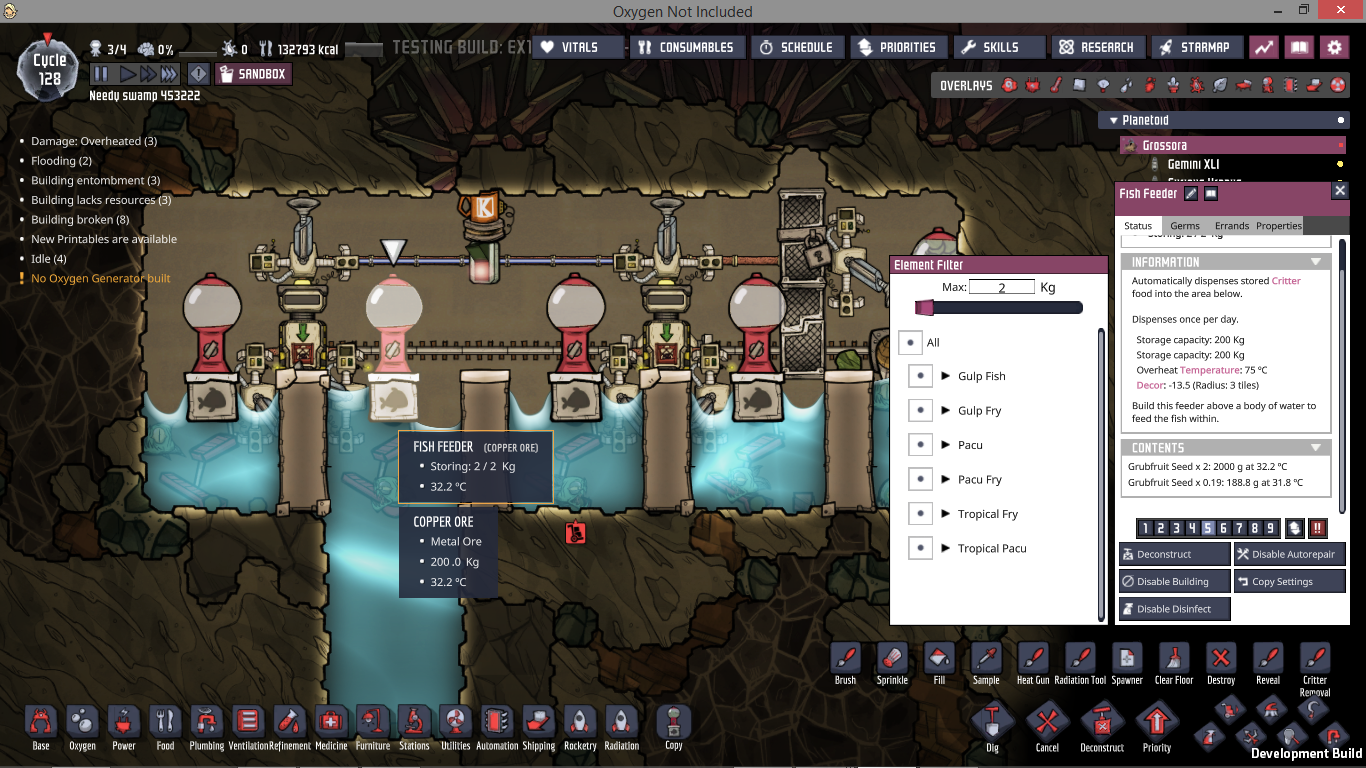This screenshot has width=1366, height=768.
Task: Click Copy Settings button
Action: [1289, 581]
